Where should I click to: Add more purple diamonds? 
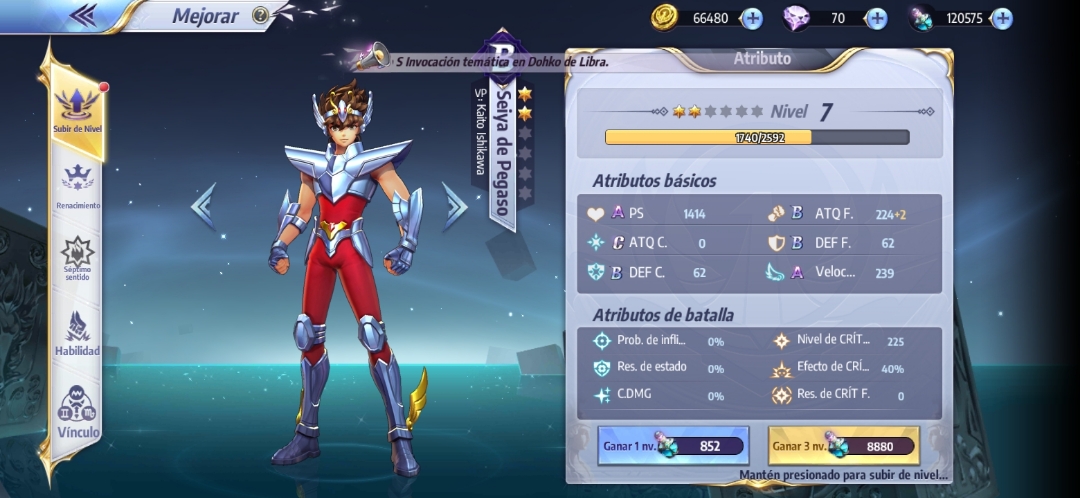point(876,18)
